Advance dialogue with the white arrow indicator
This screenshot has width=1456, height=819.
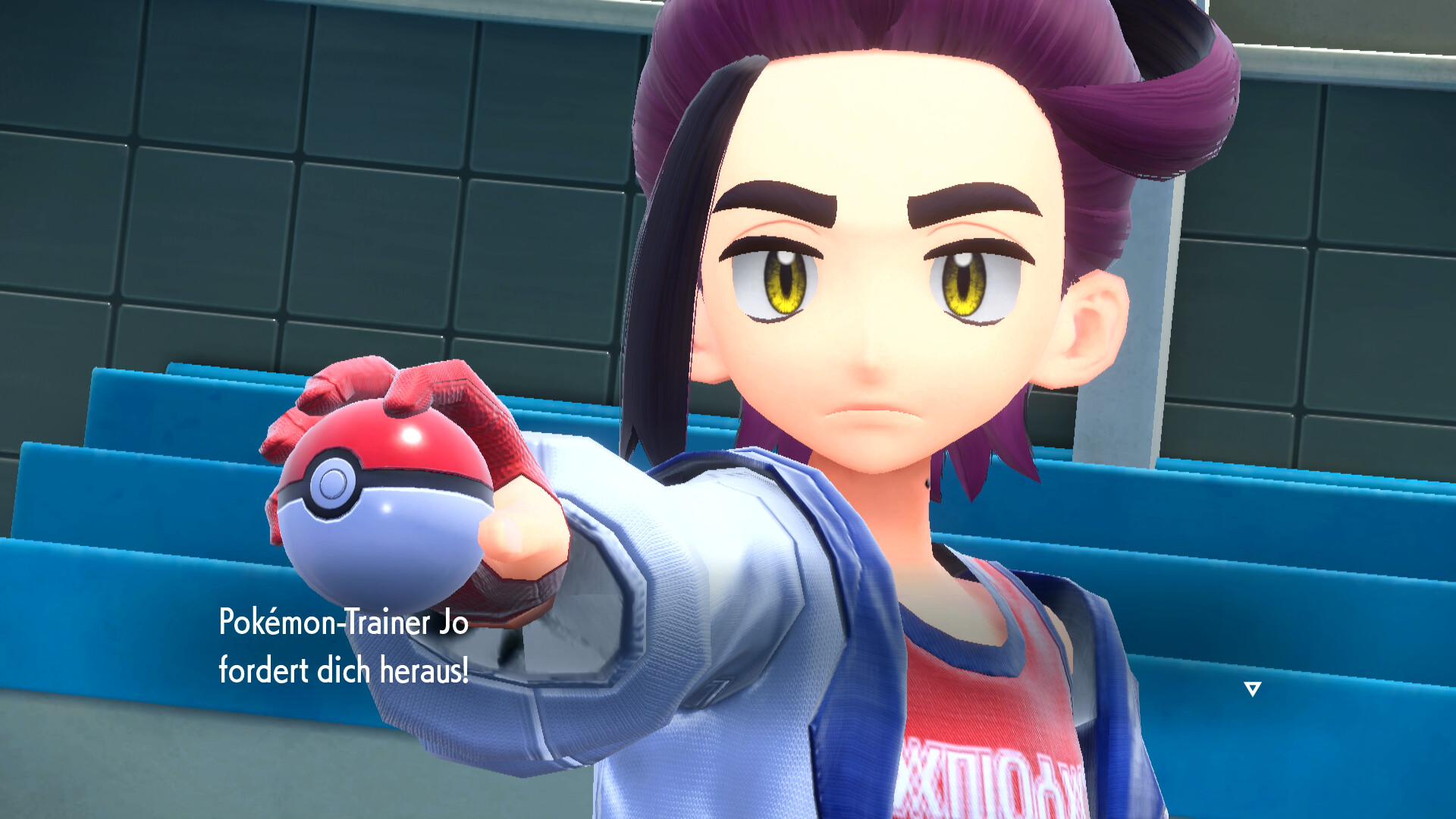pos(1252,689)
